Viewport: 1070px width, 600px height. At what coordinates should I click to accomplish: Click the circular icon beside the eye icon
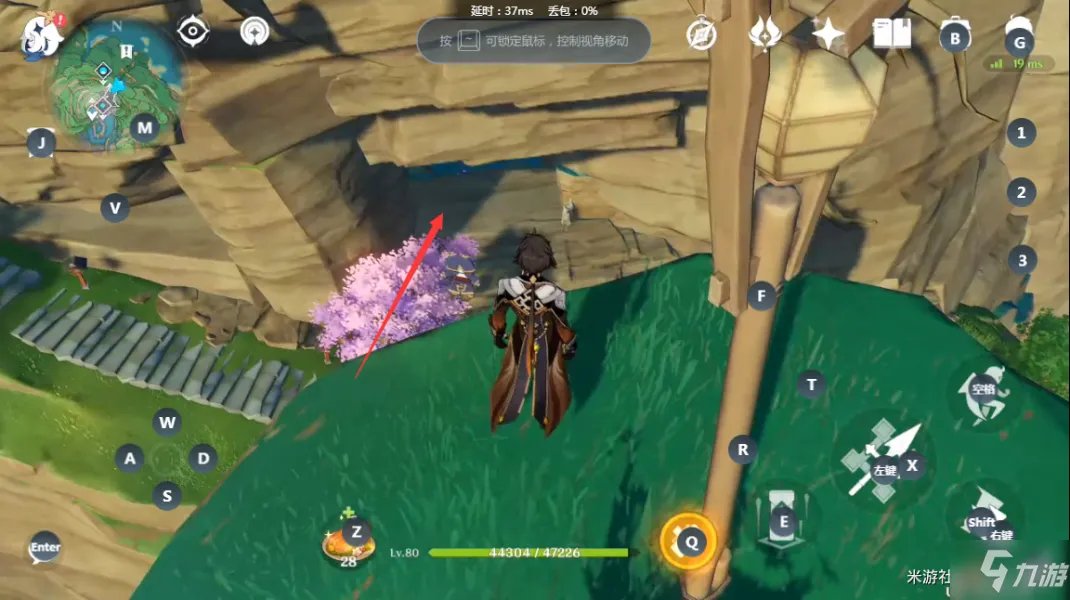click(254, 33)
